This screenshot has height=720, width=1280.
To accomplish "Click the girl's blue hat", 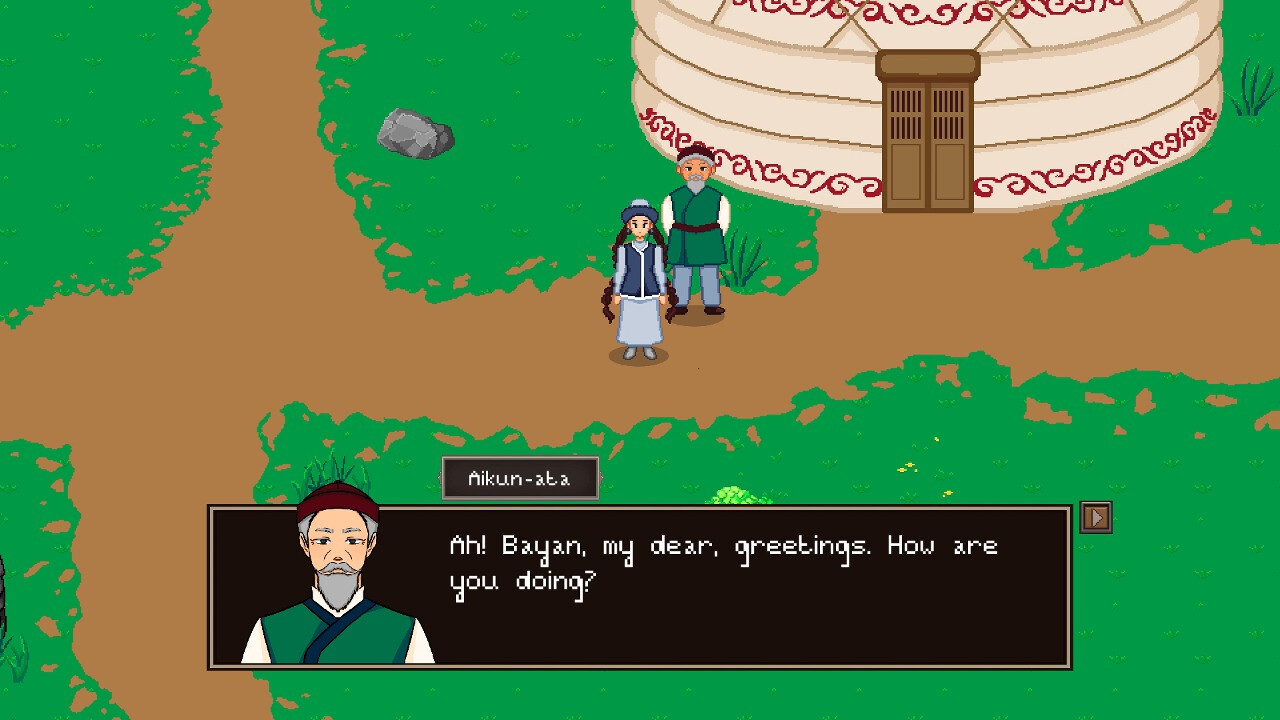I will click(637, 208).
